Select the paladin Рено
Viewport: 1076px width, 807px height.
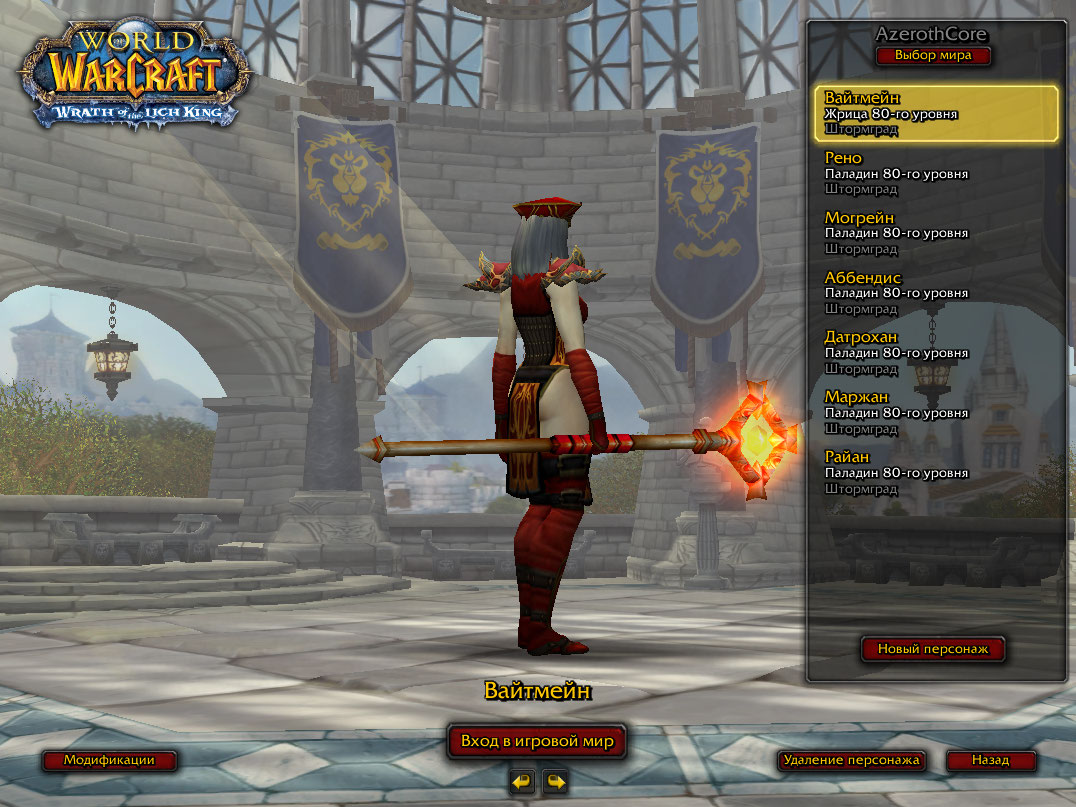[x=937, y=173]
